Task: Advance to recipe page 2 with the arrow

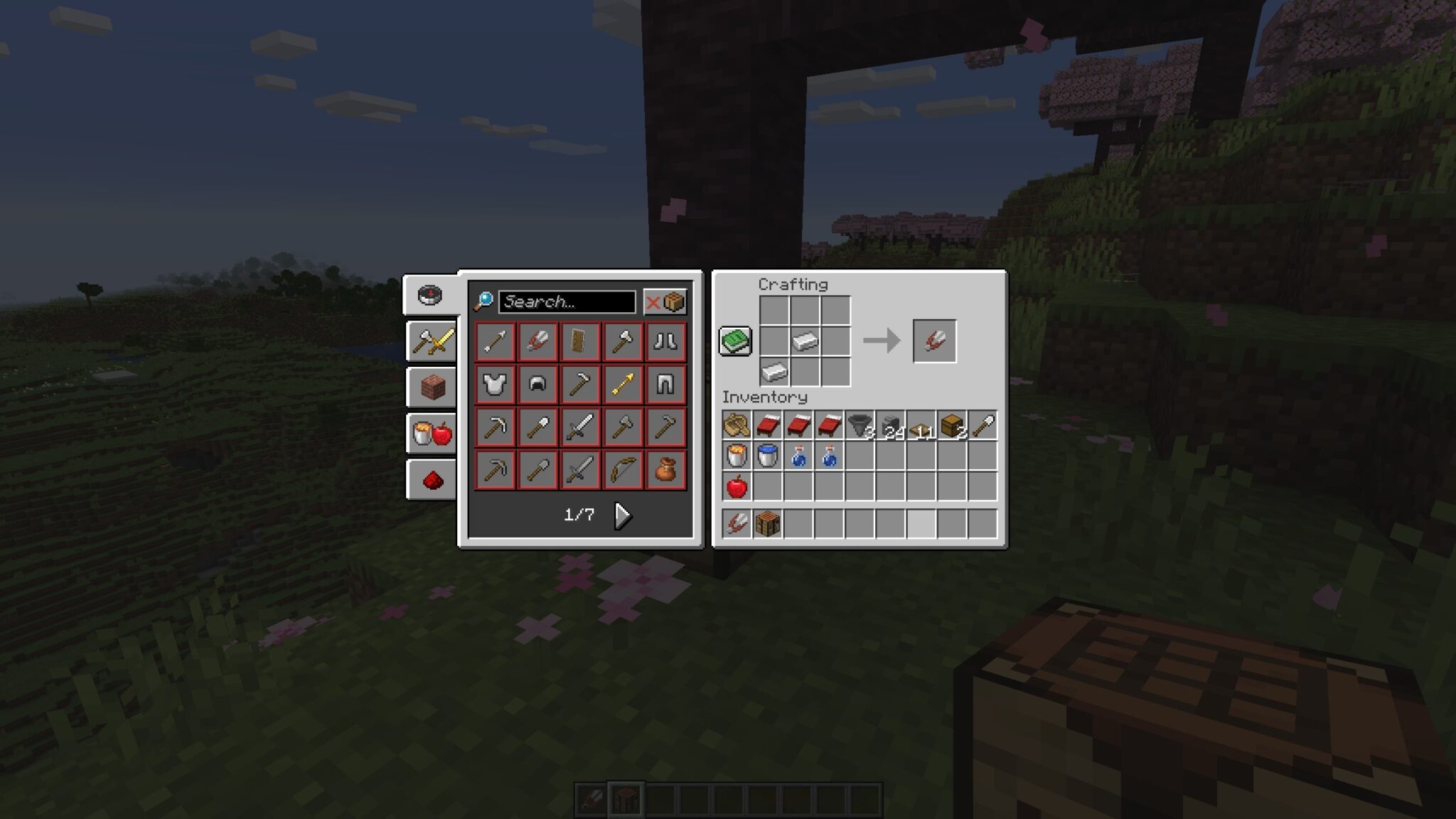Action: tap(623, 517)
